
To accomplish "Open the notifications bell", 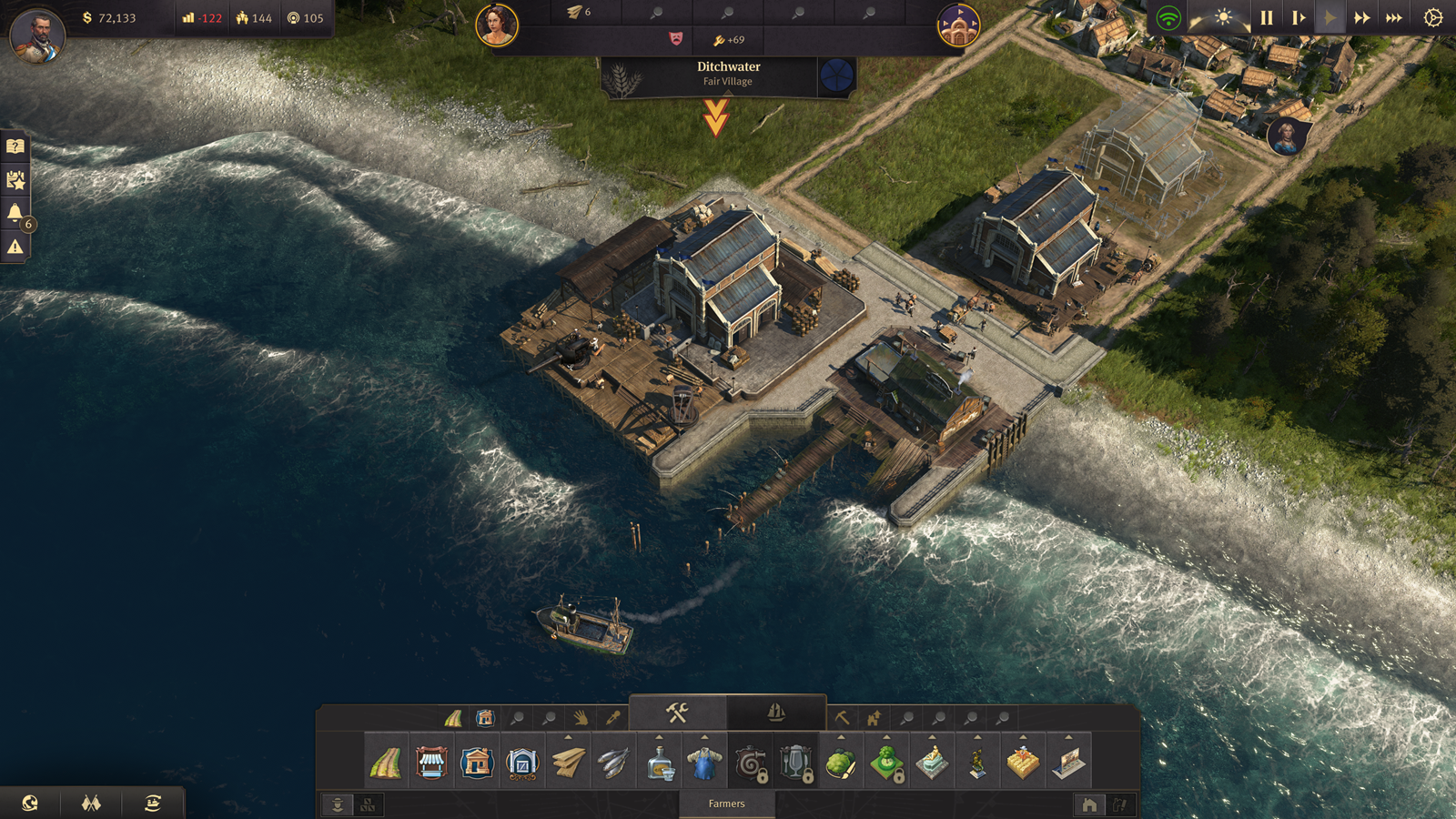I will (x=15, y=213).
